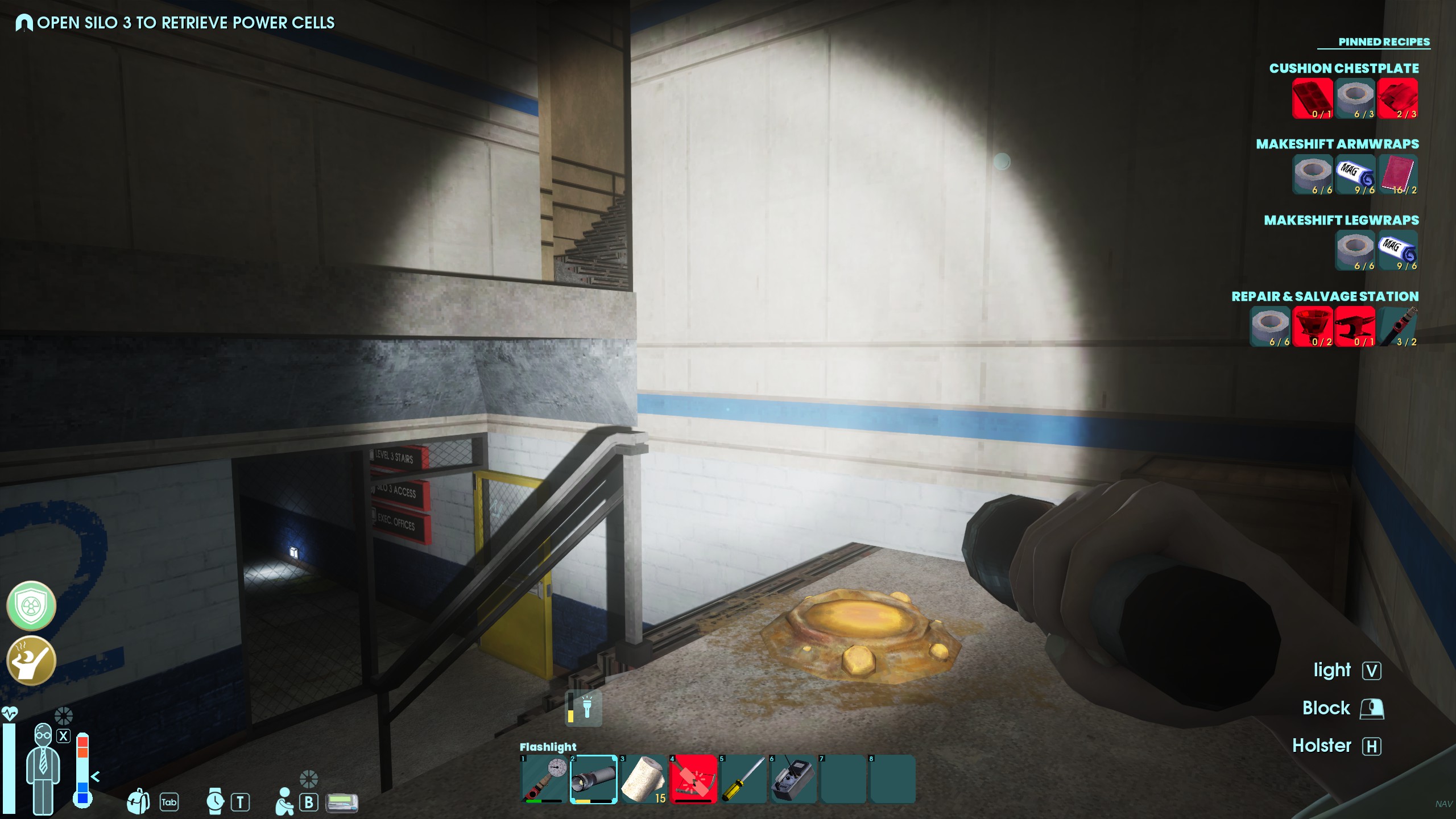Open the pager device icon
This screenshot has height=819, width=1456.
click(x=342, y=803)
